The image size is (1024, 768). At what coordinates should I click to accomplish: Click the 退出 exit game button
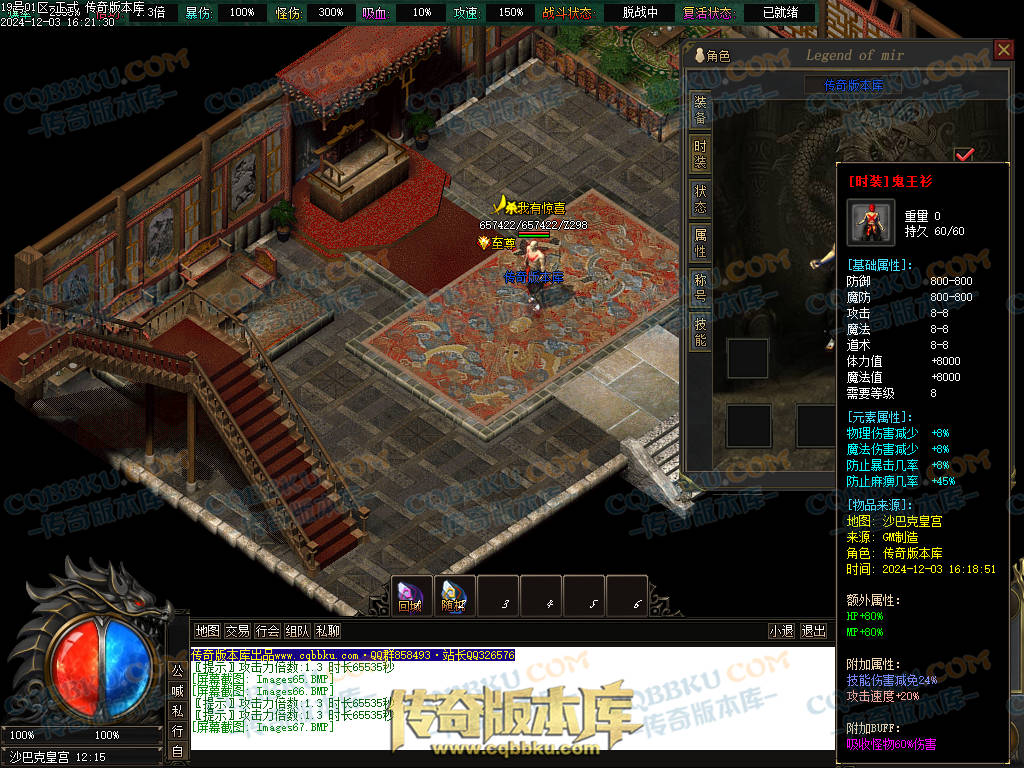click(814, 631)
